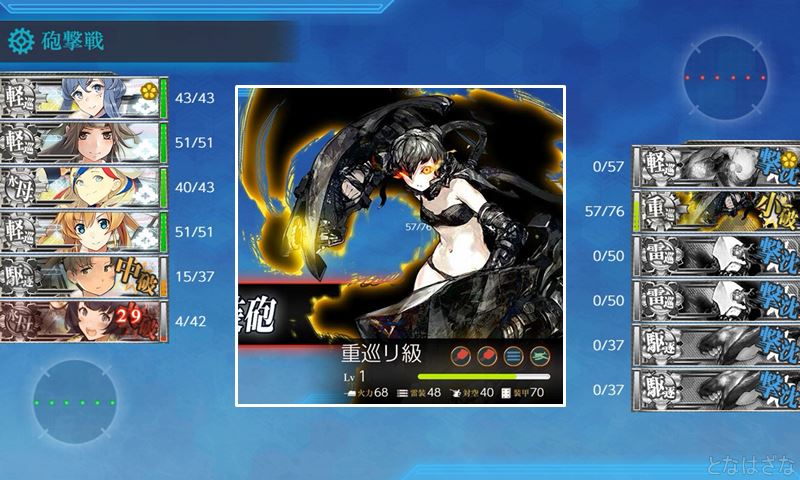800x480 pixels.
Task: Click the gear icon beside 砲撃戦
Action: [x=20, y=41]
